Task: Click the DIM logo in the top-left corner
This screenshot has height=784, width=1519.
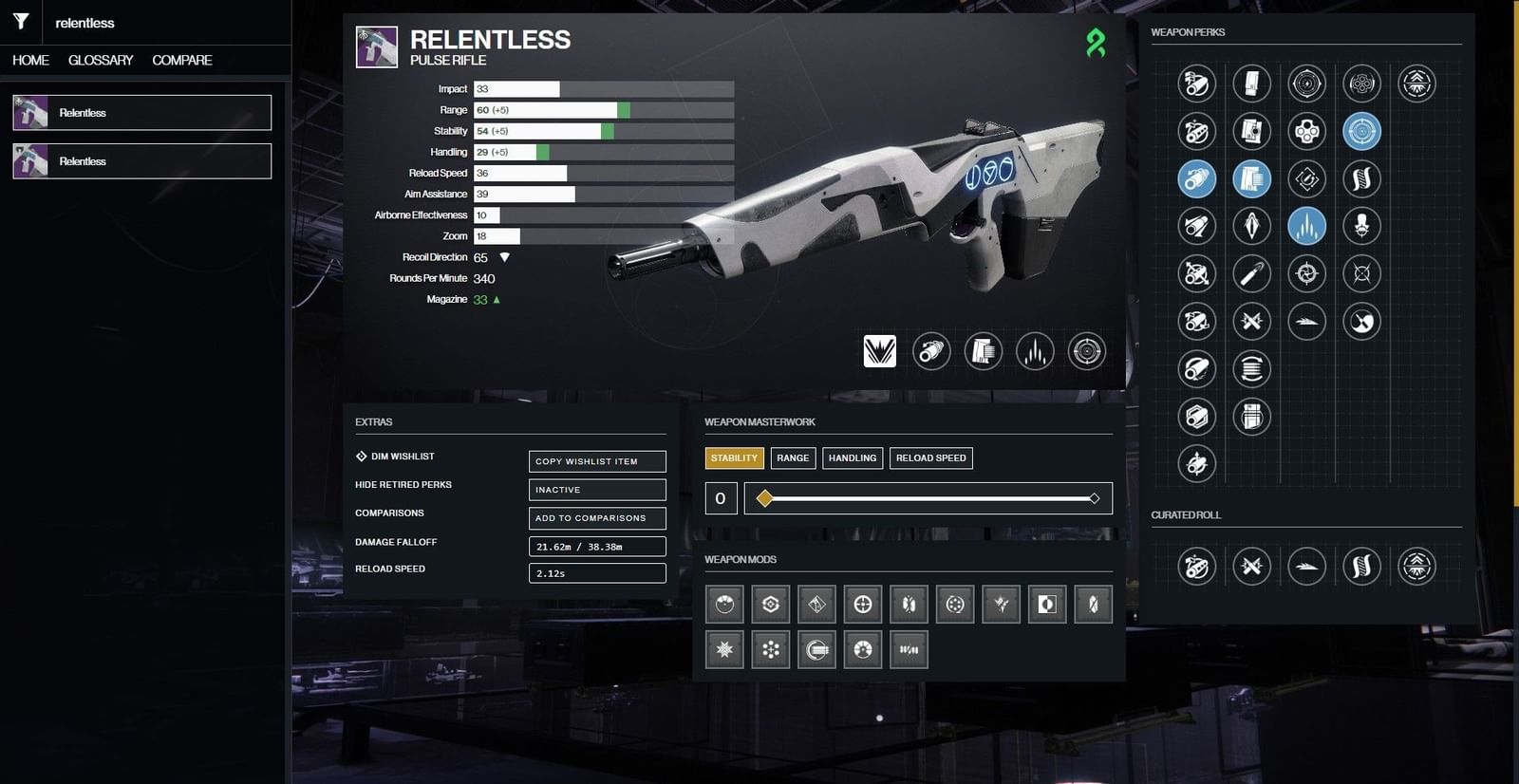Action: [x=21, y=21]
